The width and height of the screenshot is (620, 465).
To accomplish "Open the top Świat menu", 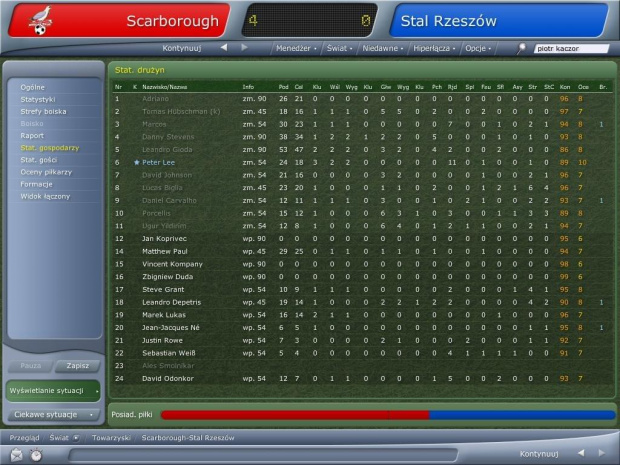I will point(340,47).
